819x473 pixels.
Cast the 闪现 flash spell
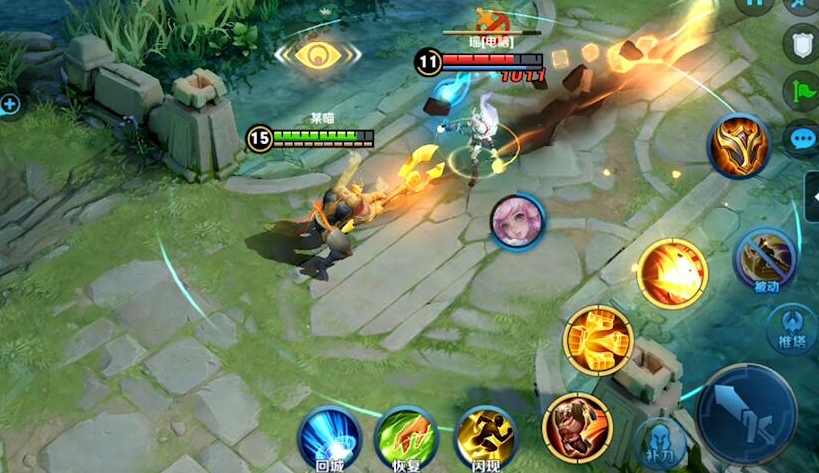485,437
